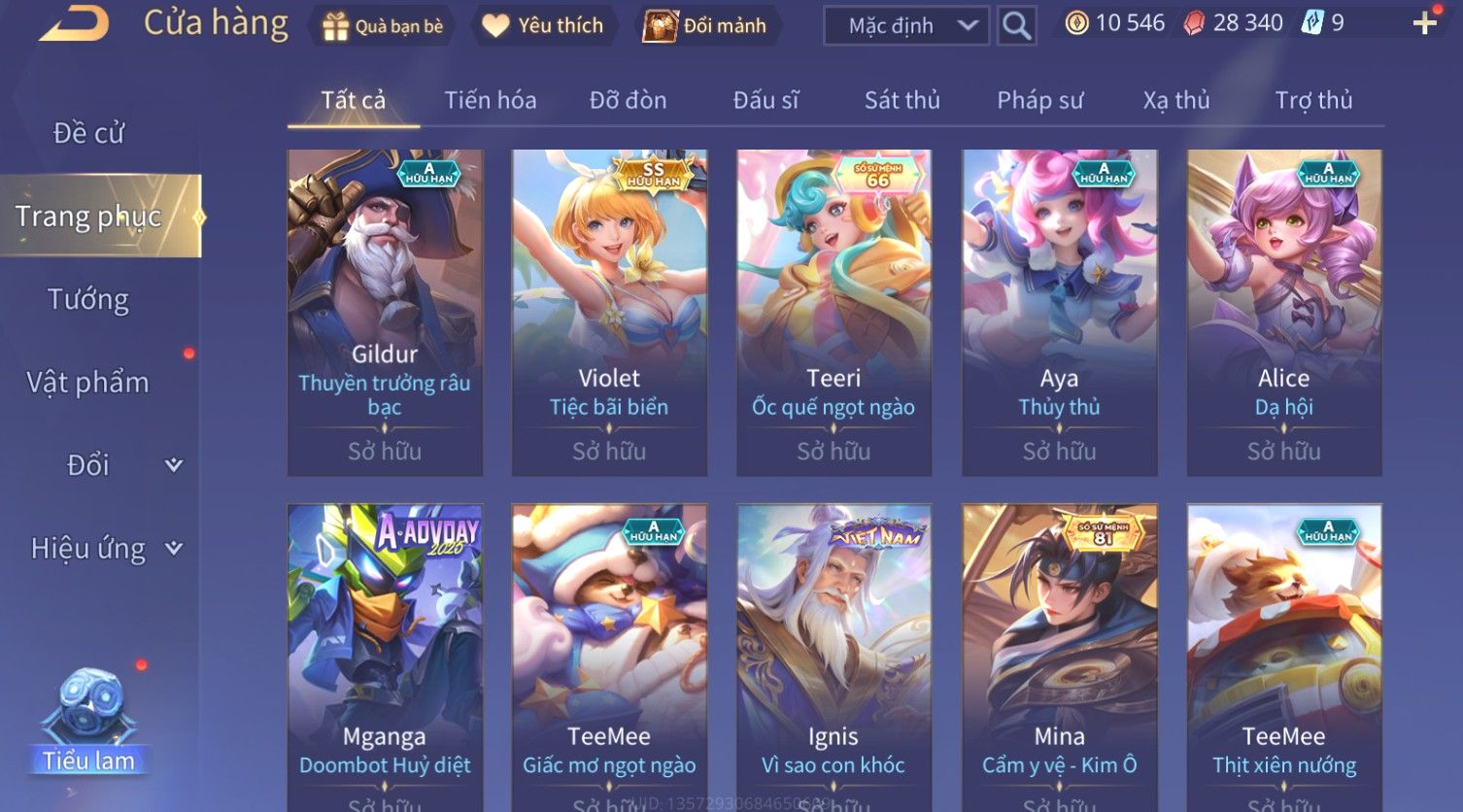
Task: Expand the Mặc định sort dropdown
Action: (906, 26)
